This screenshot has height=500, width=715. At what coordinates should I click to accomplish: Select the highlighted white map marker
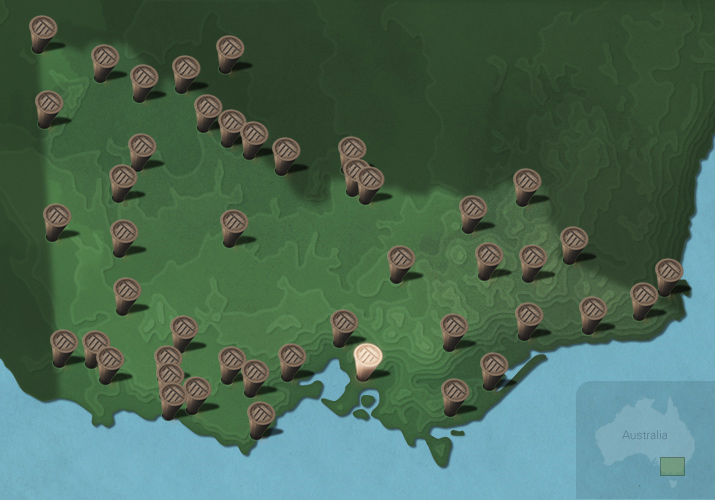pyautogui.click(x=367, y=359)
